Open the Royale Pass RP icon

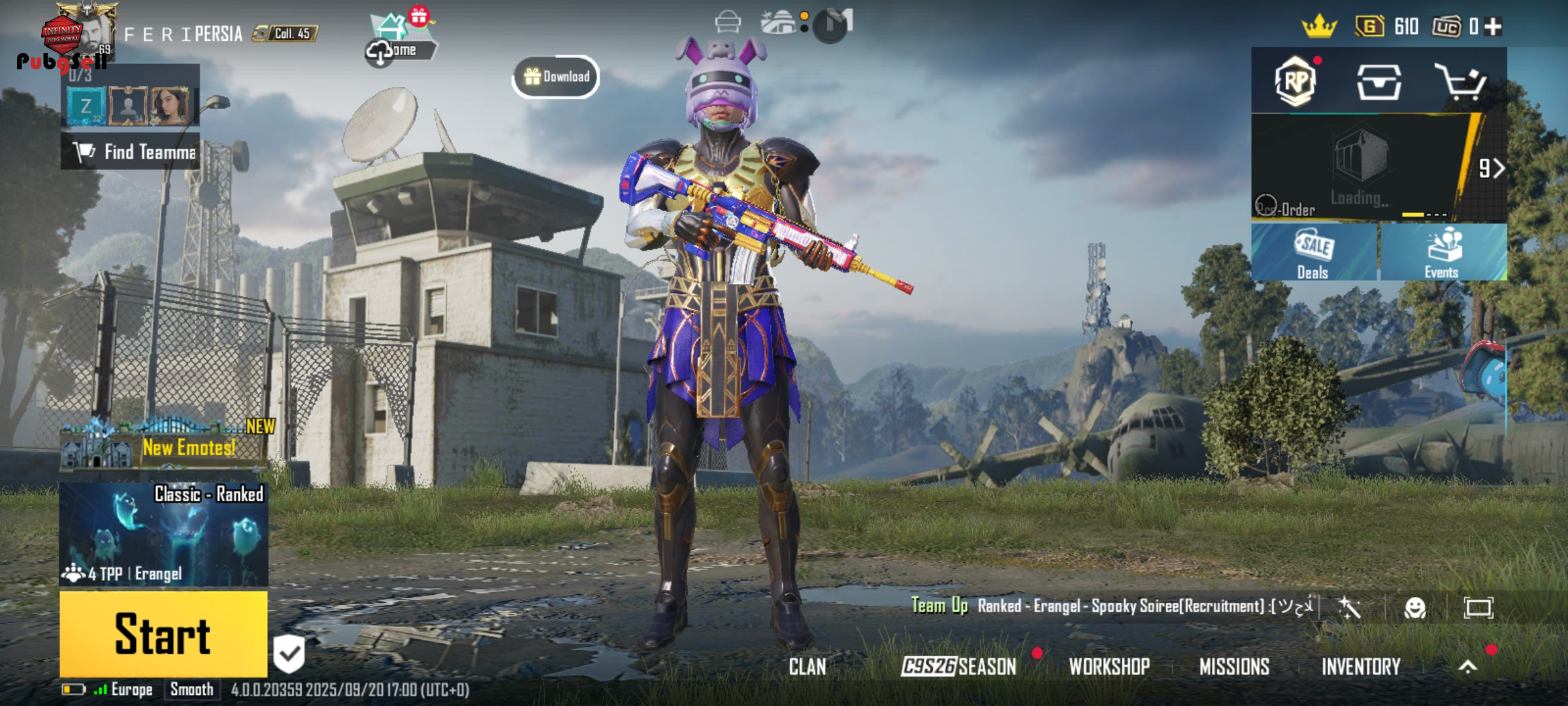(x=1296, y=82)
